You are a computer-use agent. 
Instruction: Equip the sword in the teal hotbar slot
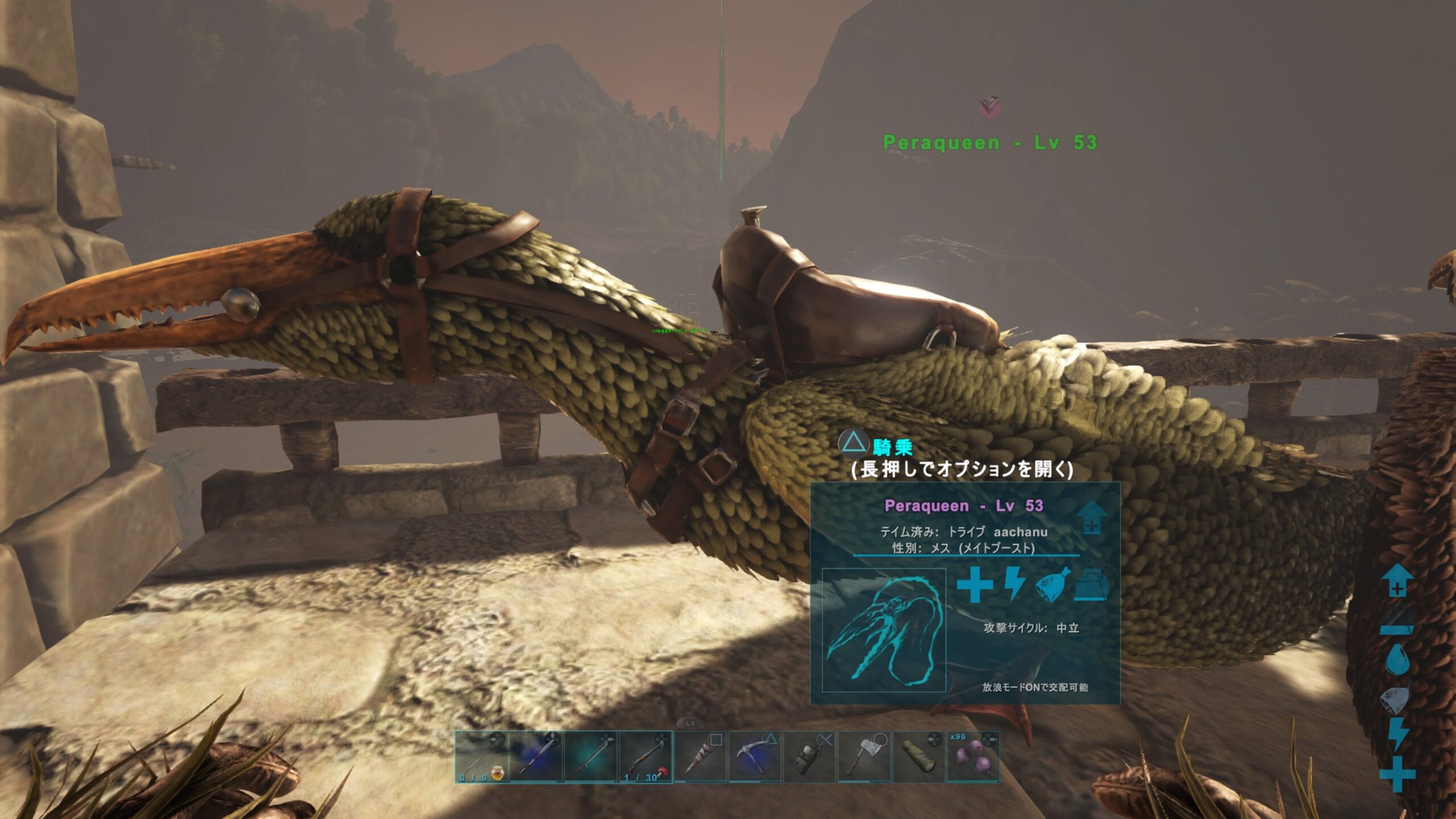point(591,757)
